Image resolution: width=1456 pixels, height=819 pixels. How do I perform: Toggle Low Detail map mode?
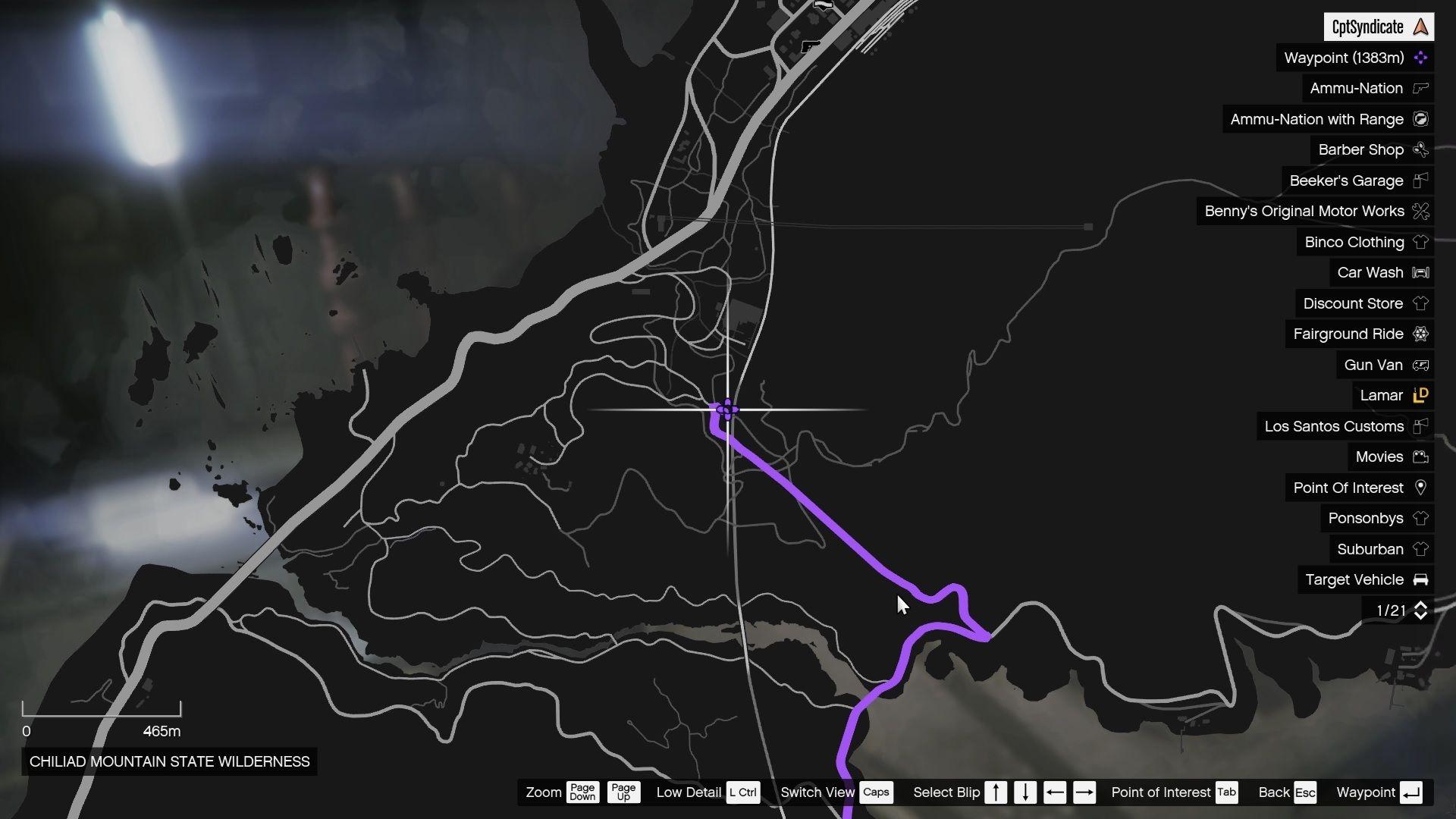click(742, 792)
